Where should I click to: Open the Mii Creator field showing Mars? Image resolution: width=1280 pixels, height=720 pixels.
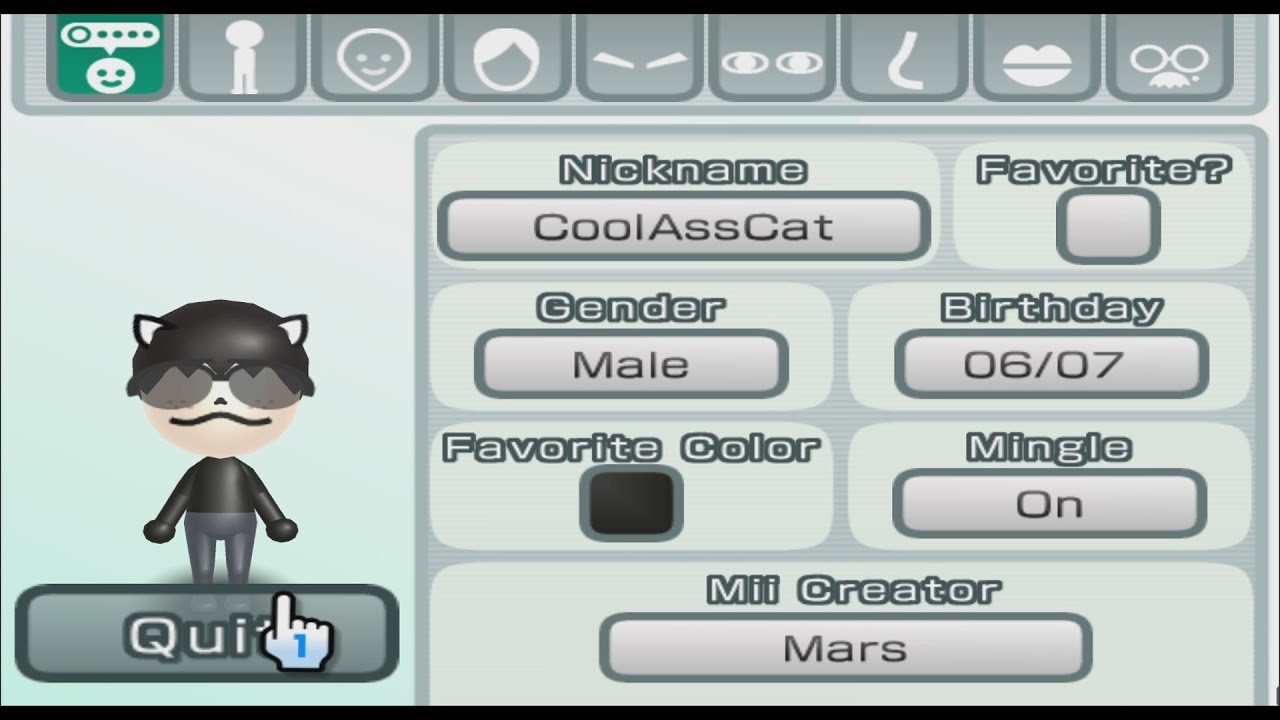[x=845, y=647]
